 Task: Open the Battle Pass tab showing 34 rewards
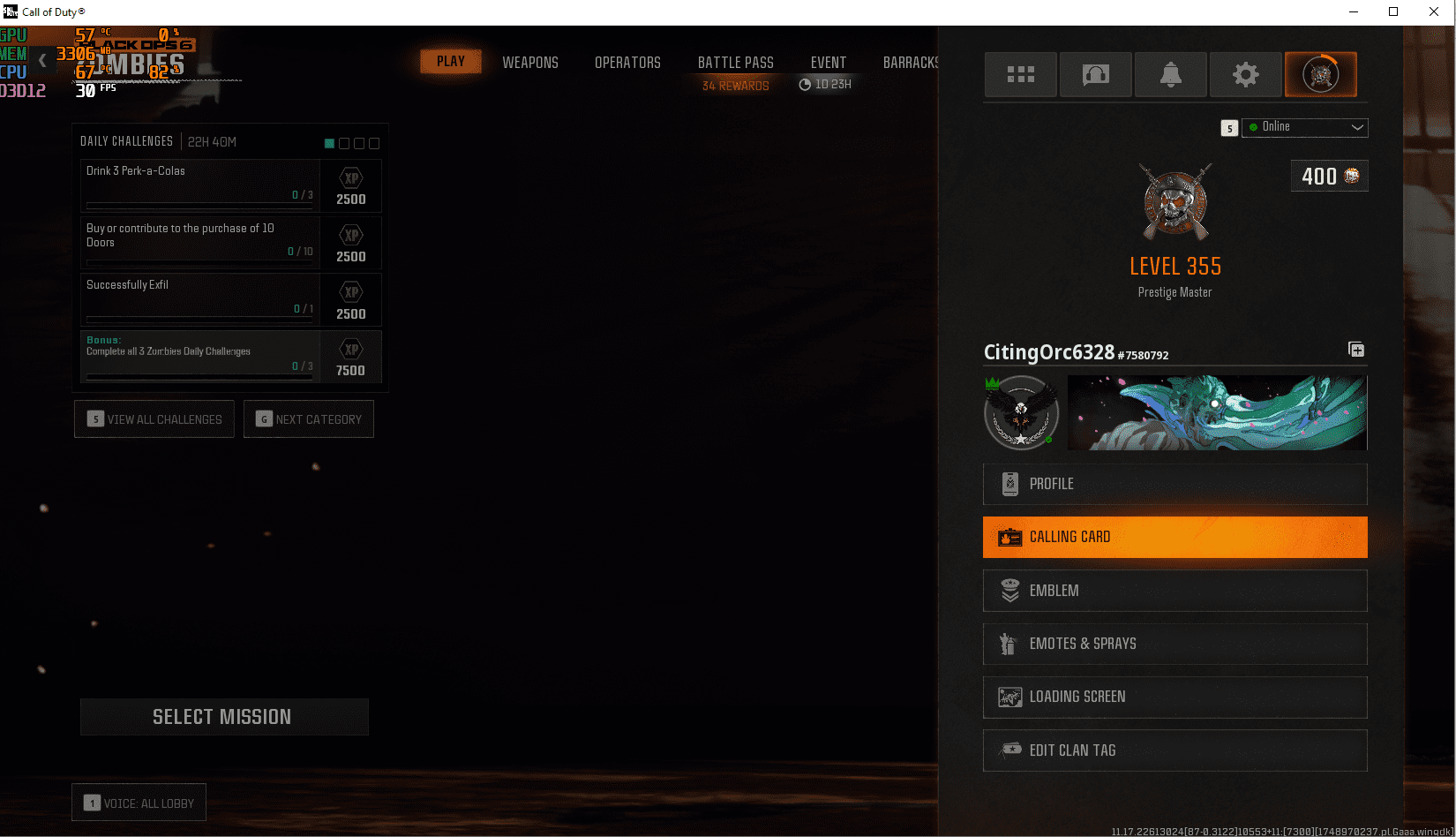click(735, 62)
